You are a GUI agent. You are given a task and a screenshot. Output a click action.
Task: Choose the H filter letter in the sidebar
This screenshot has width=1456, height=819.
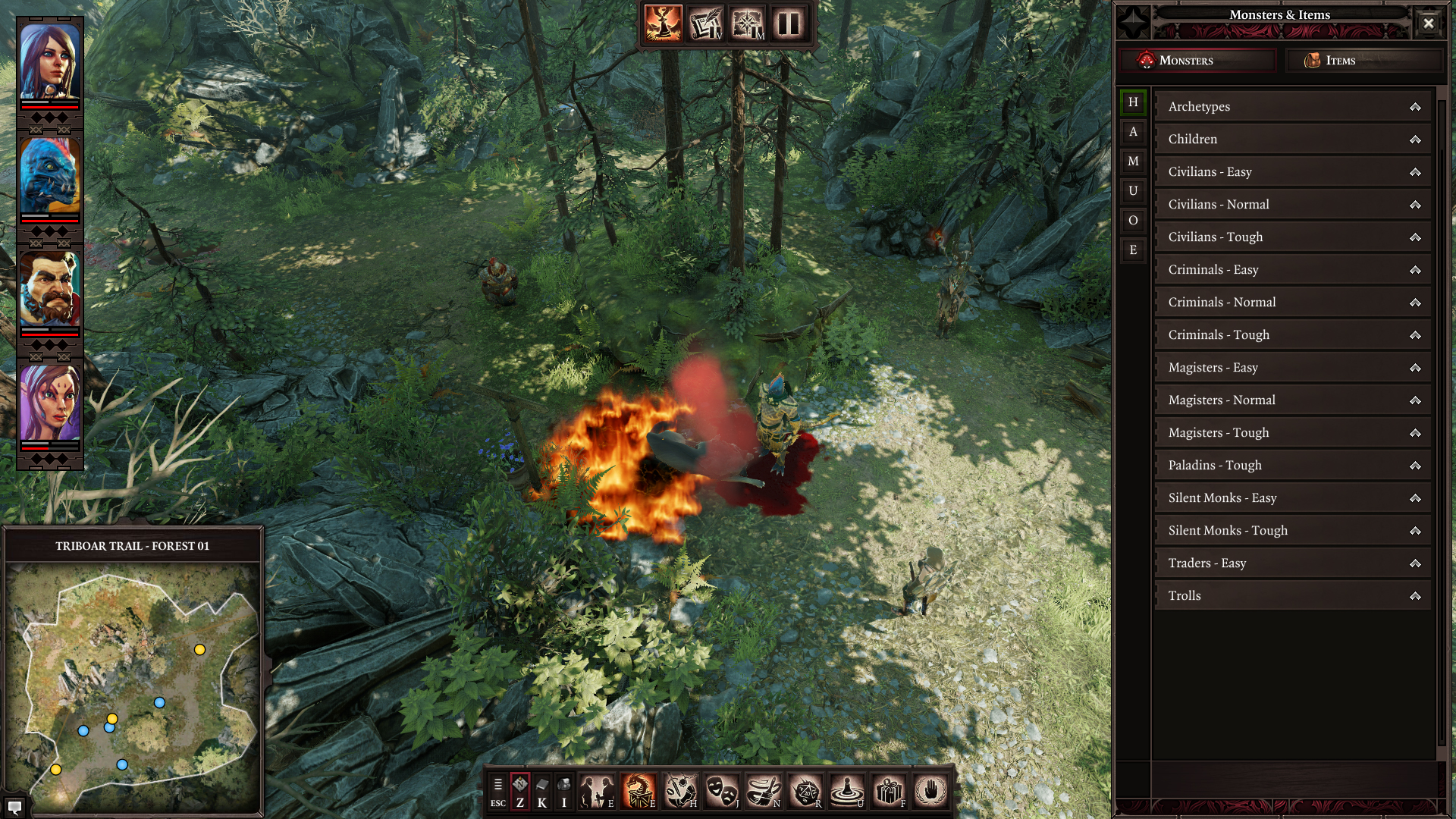coord(1133,102)
